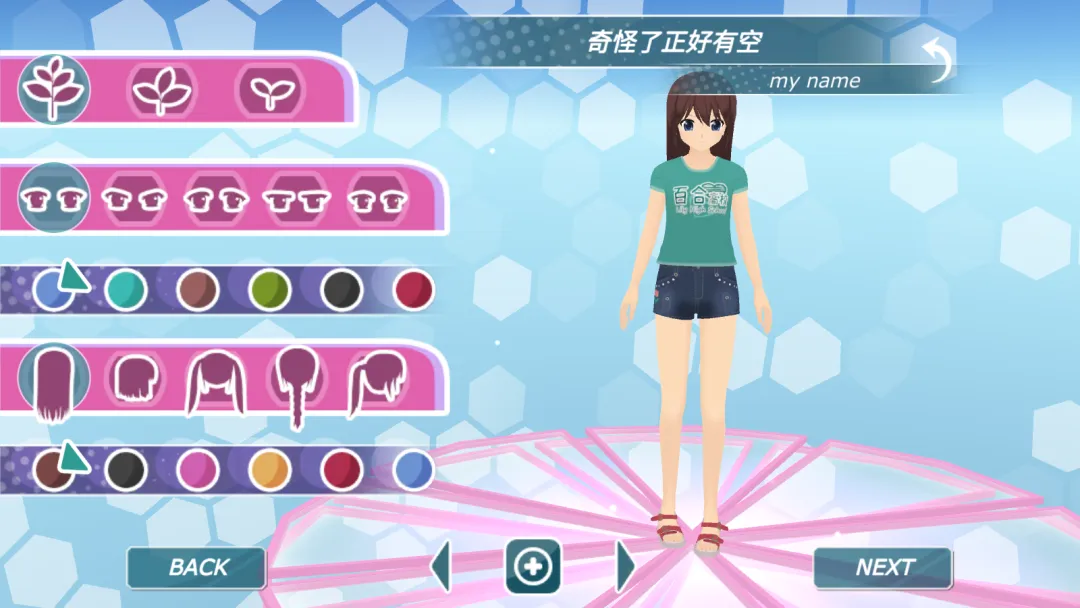
Task: Rotate character with the right arrow
Action: 625,567
